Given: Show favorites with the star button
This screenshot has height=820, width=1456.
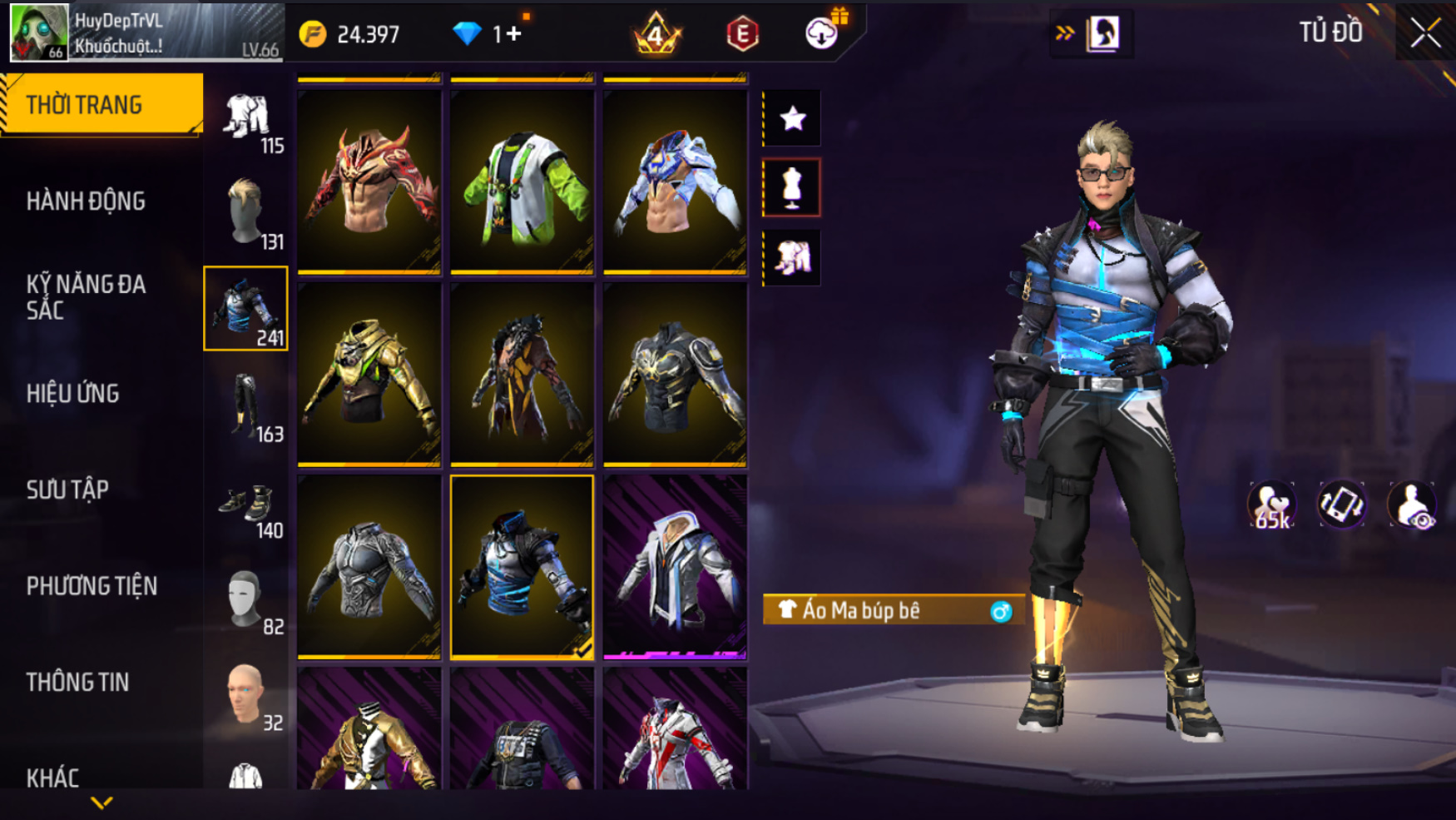Looking at the screenshot, I should 792,118.
